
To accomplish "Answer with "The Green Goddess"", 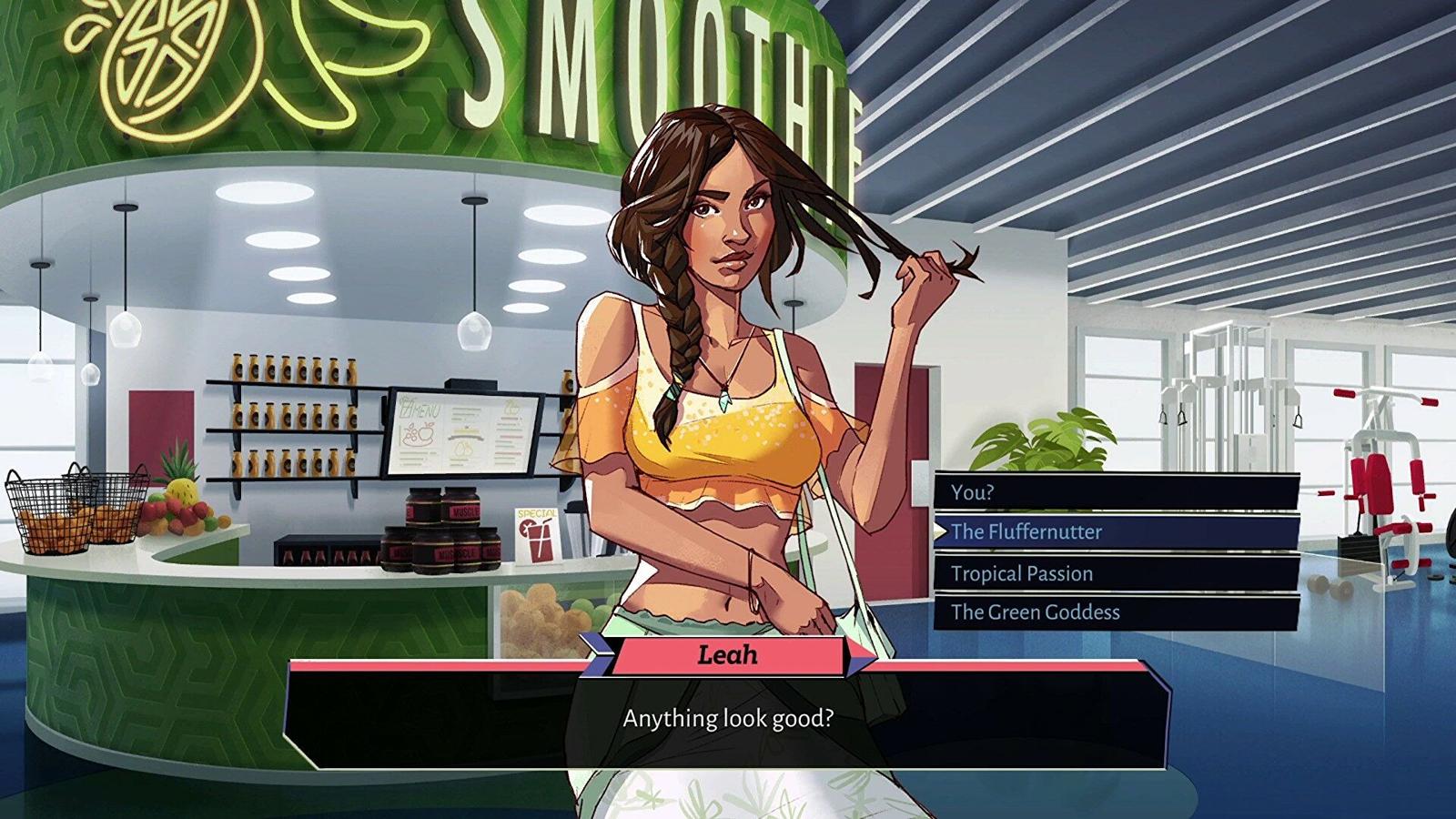I will (x=1116, y=612).
